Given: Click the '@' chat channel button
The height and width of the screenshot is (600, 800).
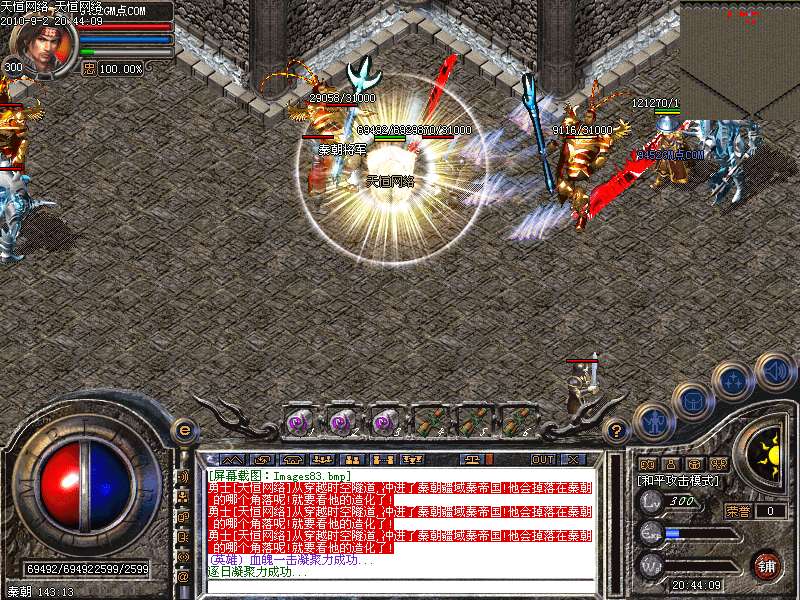Looking at the screenshot, I should (x=183, y=577).
